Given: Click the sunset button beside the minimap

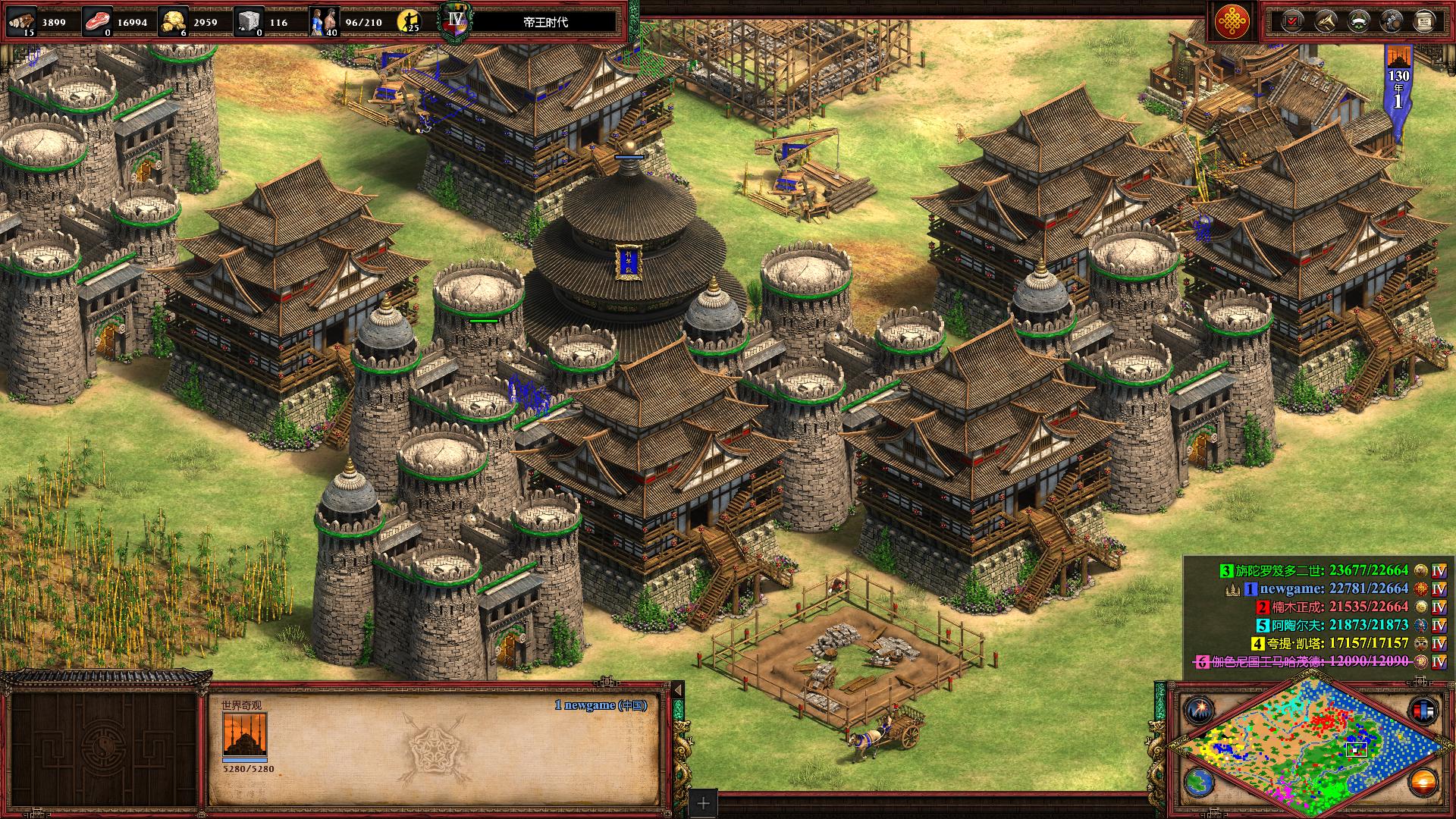Looking at the screenshot, I should pyautogui.click(x=1423, y=782).
